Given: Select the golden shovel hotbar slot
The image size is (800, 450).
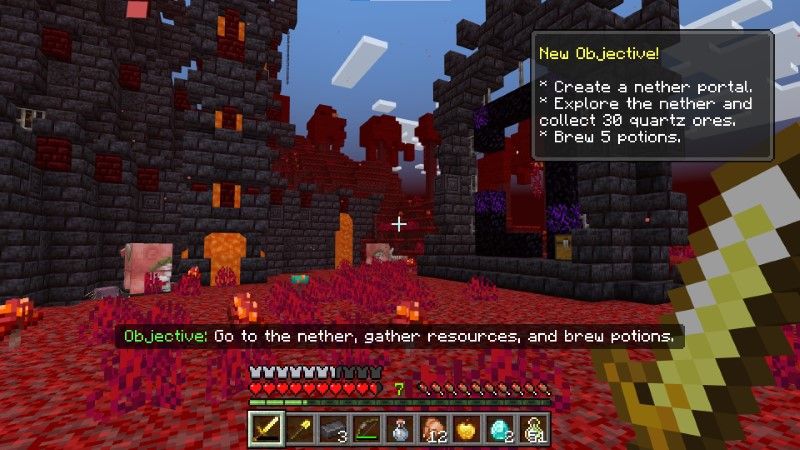Looking at the screenshot, I should 299,429.
